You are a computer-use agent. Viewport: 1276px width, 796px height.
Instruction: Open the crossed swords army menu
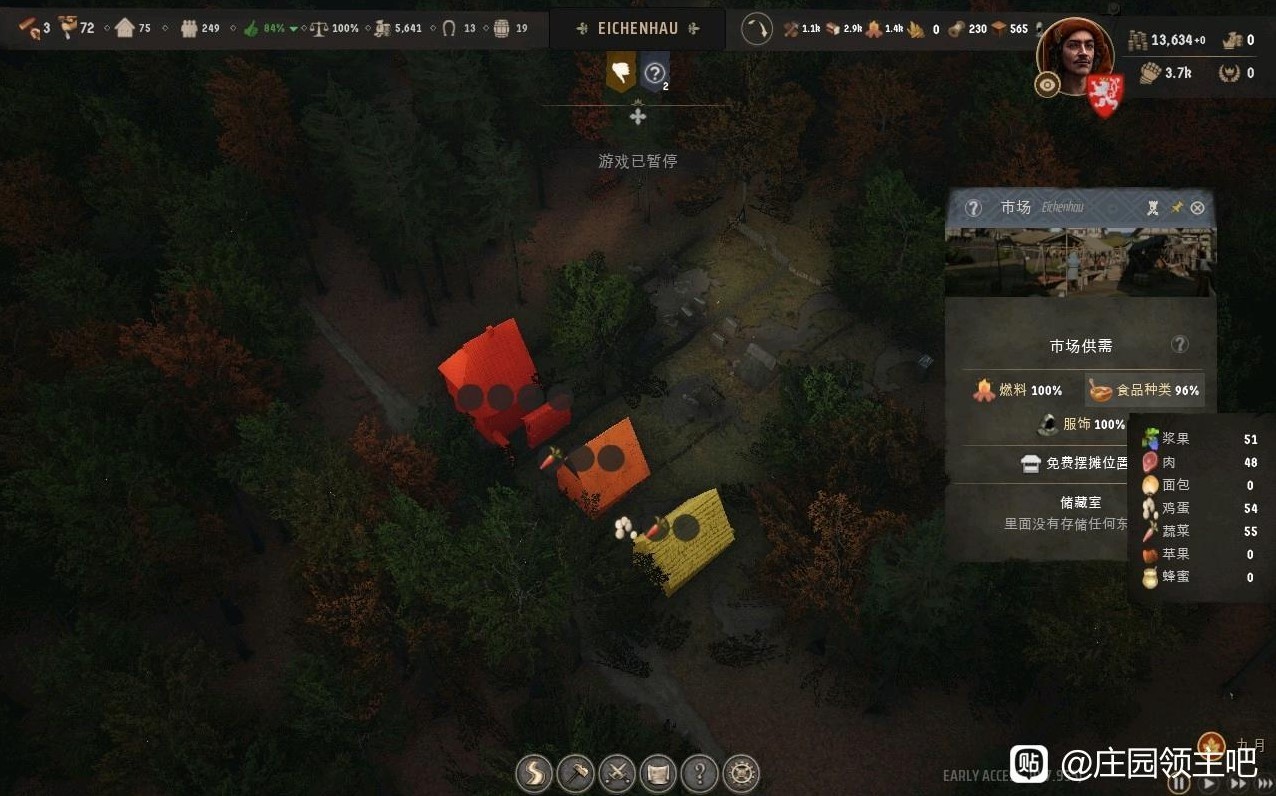[x=617, y=773]
